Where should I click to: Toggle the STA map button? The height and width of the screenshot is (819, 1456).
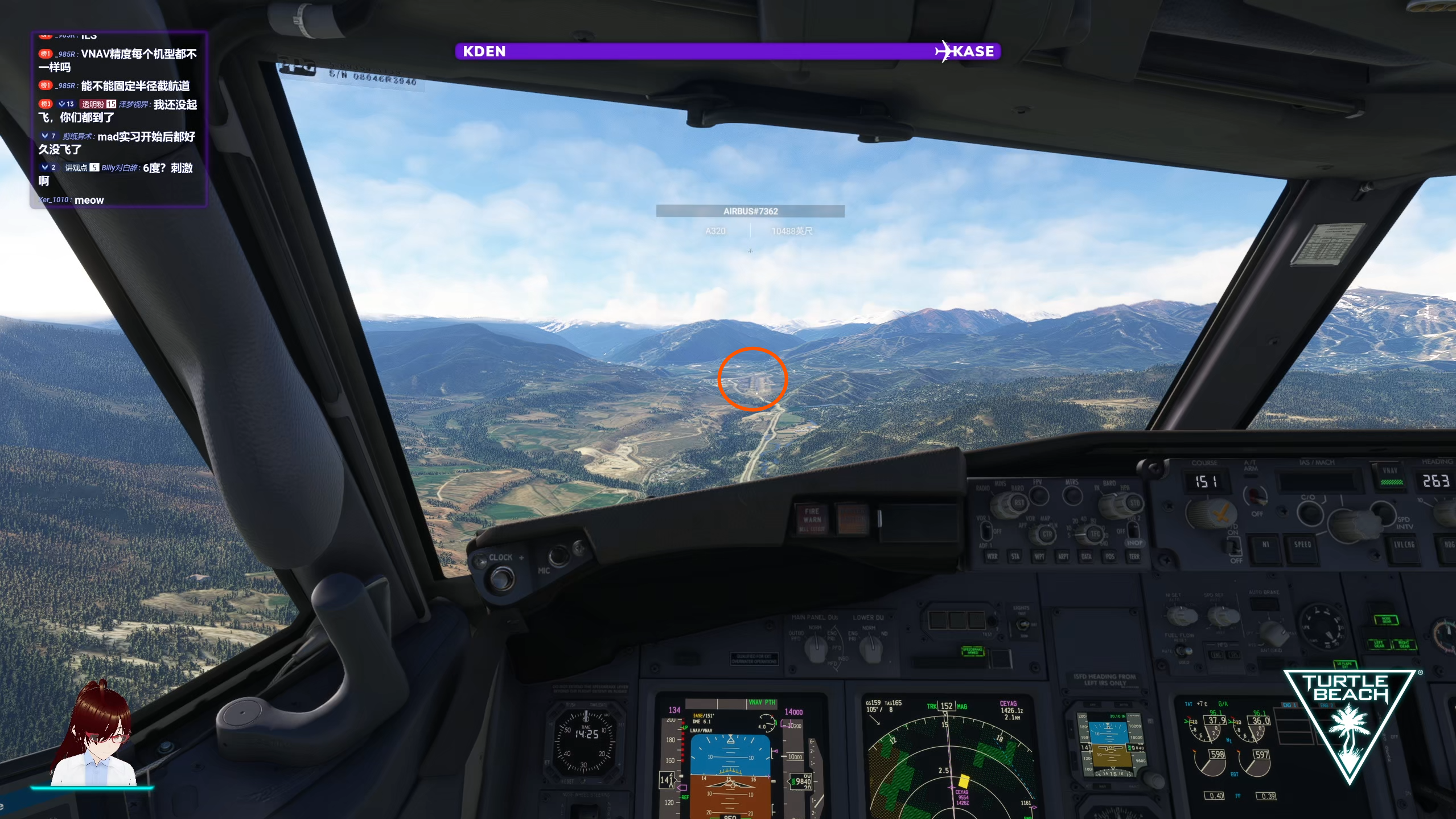1015,557
